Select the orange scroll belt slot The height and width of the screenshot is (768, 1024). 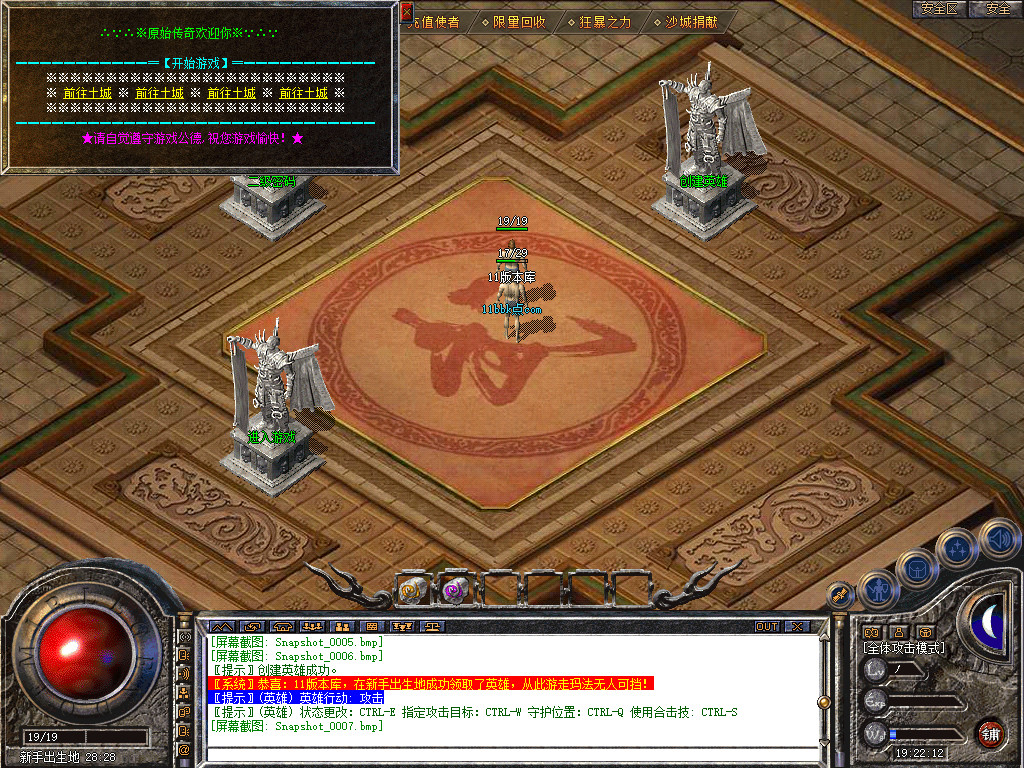tap(413, 589)
